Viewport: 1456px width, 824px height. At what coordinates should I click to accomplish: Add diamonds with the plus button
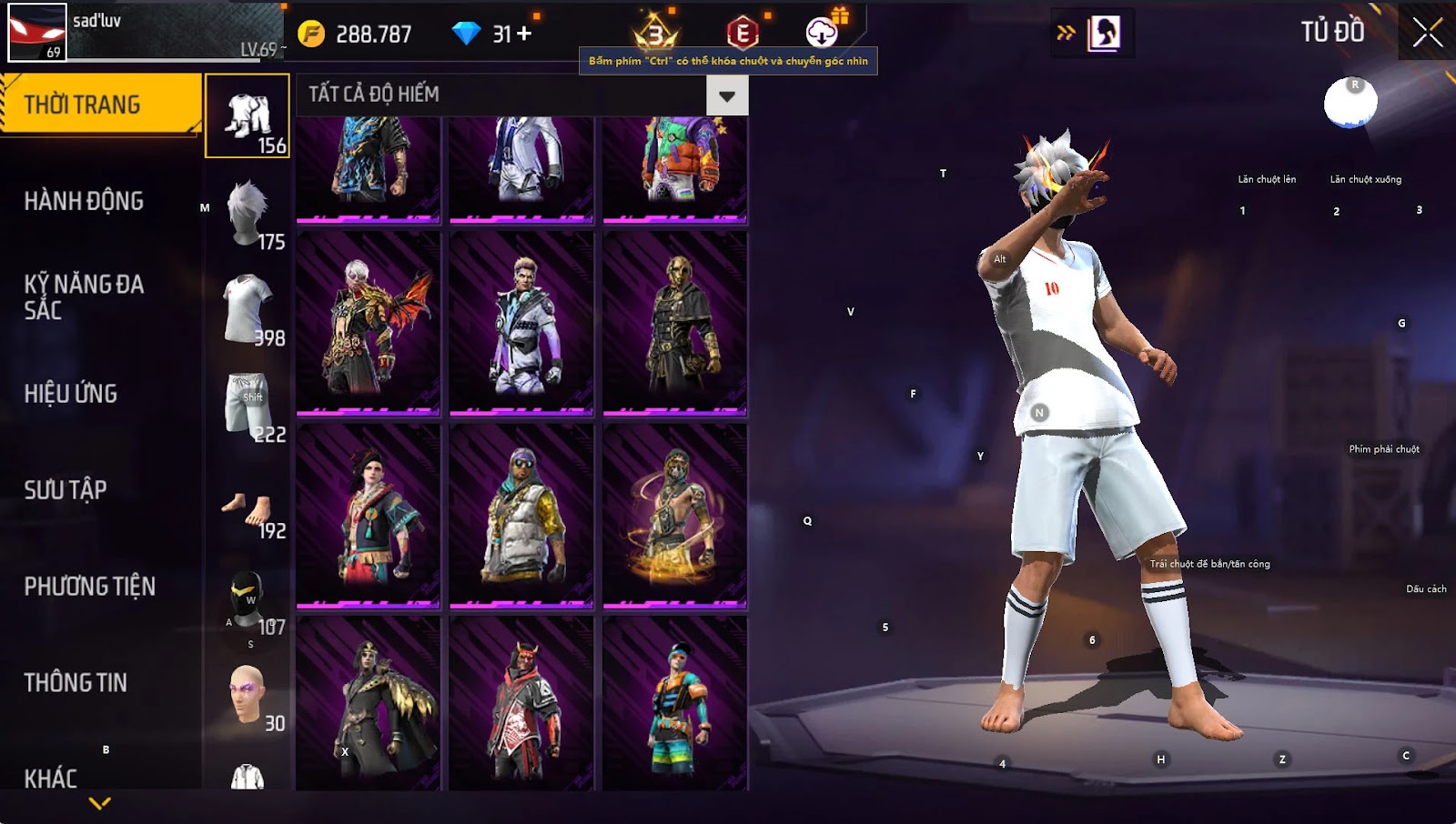pos(524,34)
